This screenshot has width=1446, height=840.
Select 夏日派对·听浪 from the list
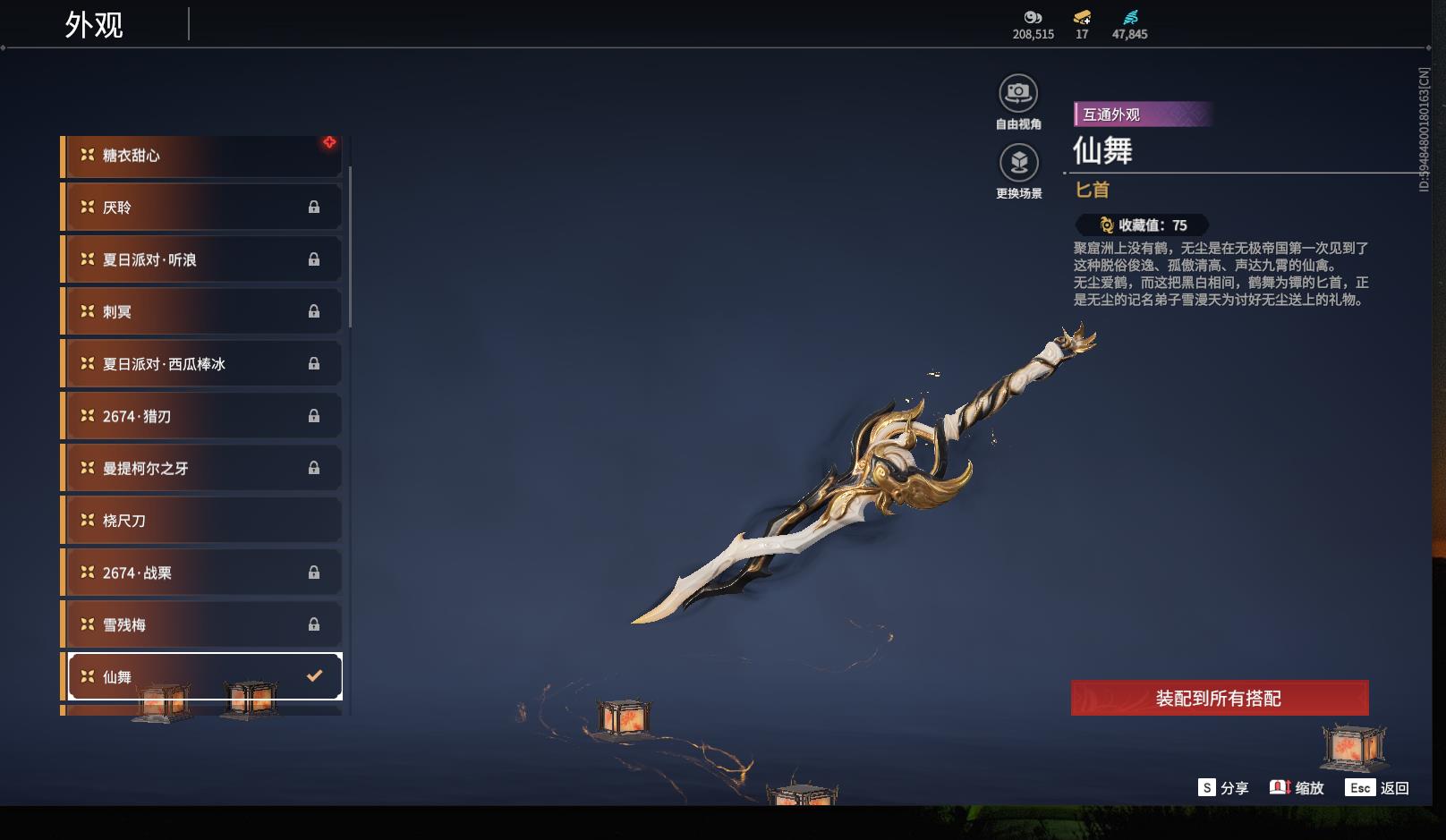click(201, 259)
